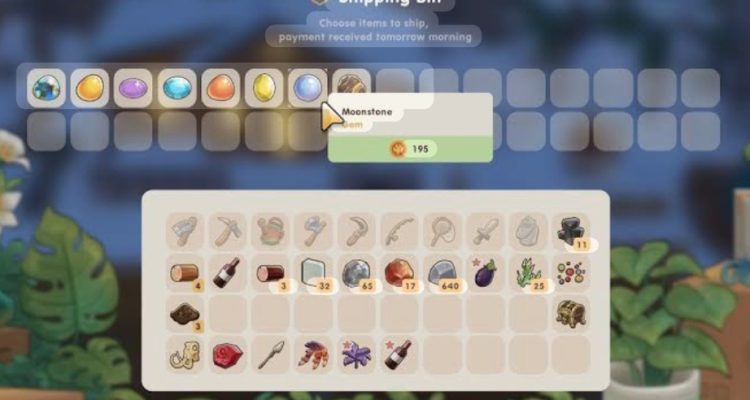Select the red raw gemstone in the inventory
This screenshot has width=750, height=400.
click(x=228, y=354)
